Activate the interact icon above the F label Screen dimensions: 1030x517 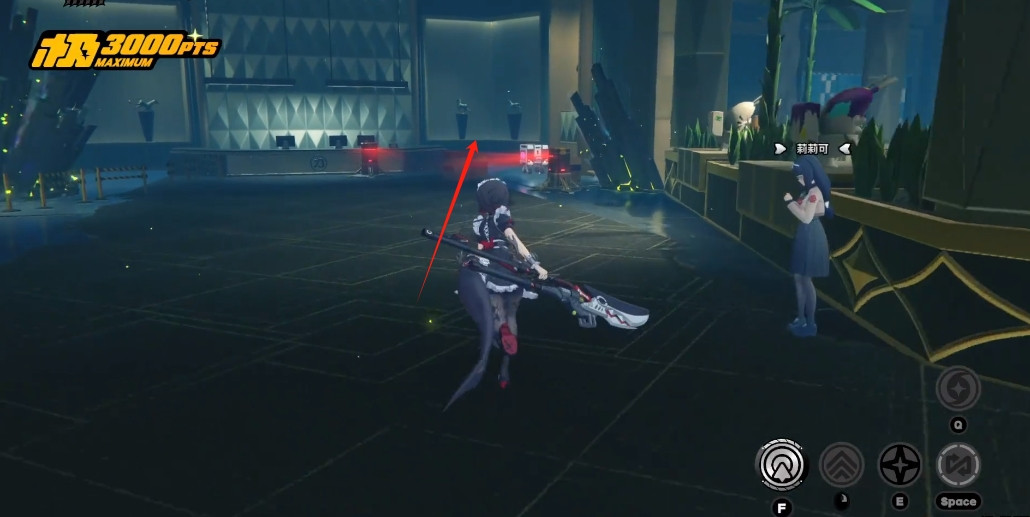(781, 465)
